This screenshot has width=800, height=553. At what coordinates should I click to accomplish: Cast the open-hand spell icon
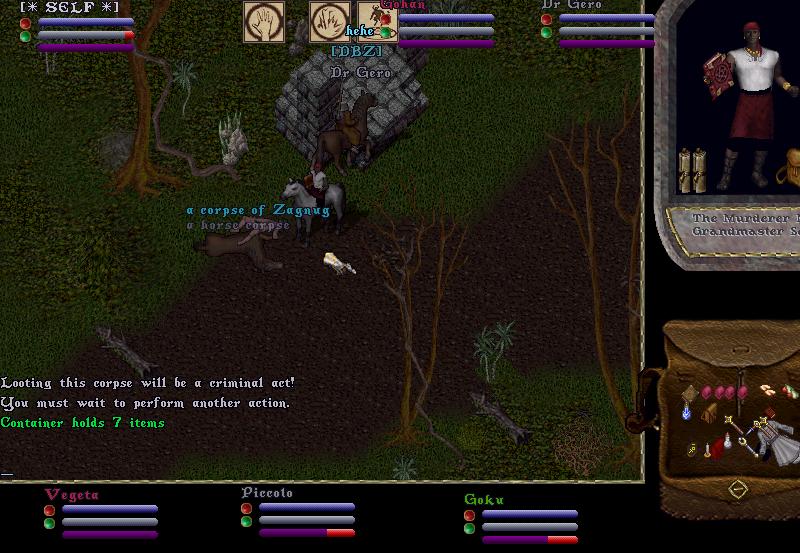pos(264,21)
